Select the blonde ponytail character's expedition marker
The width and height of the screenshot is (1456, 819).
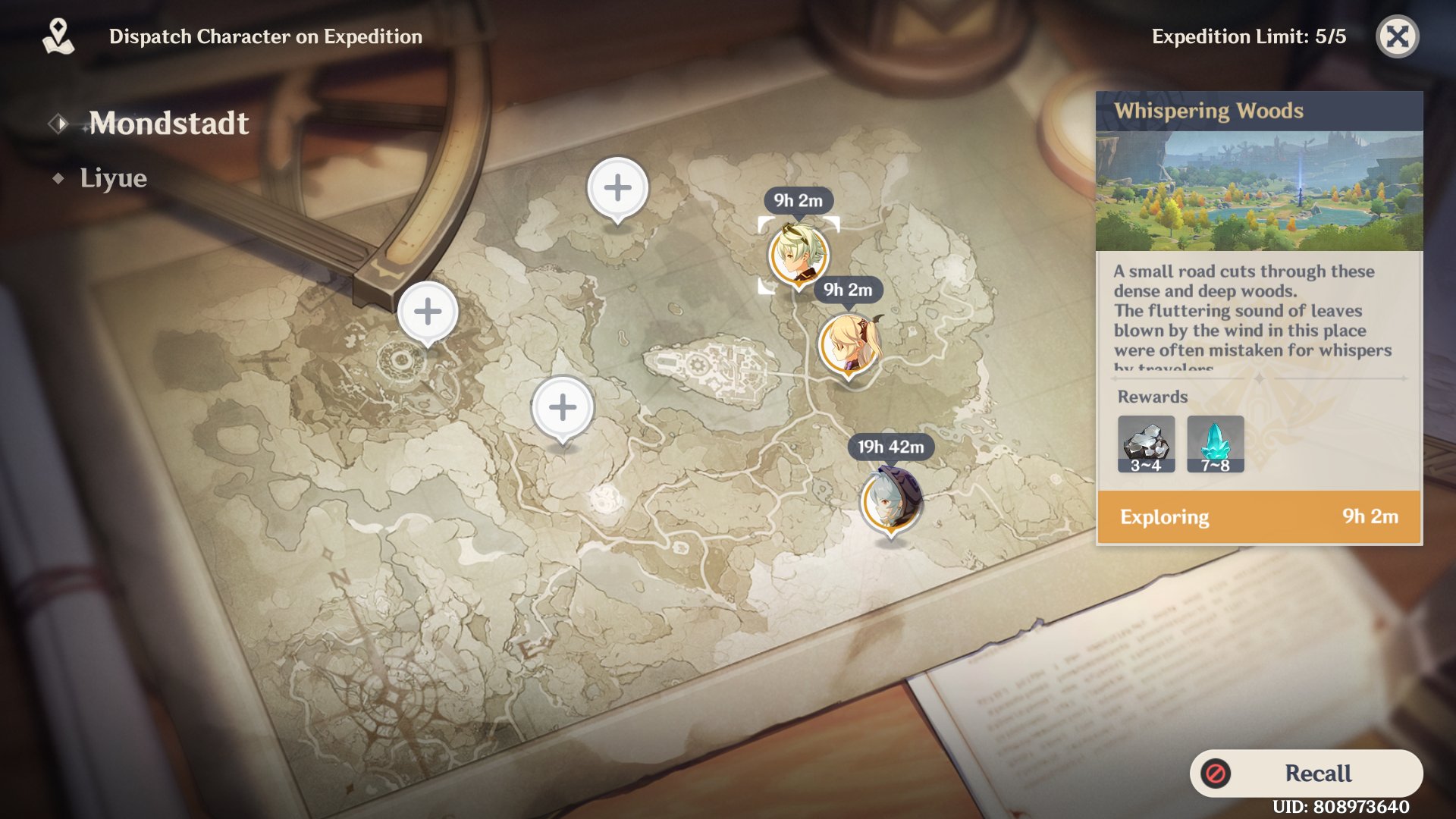tap(849, 345)
